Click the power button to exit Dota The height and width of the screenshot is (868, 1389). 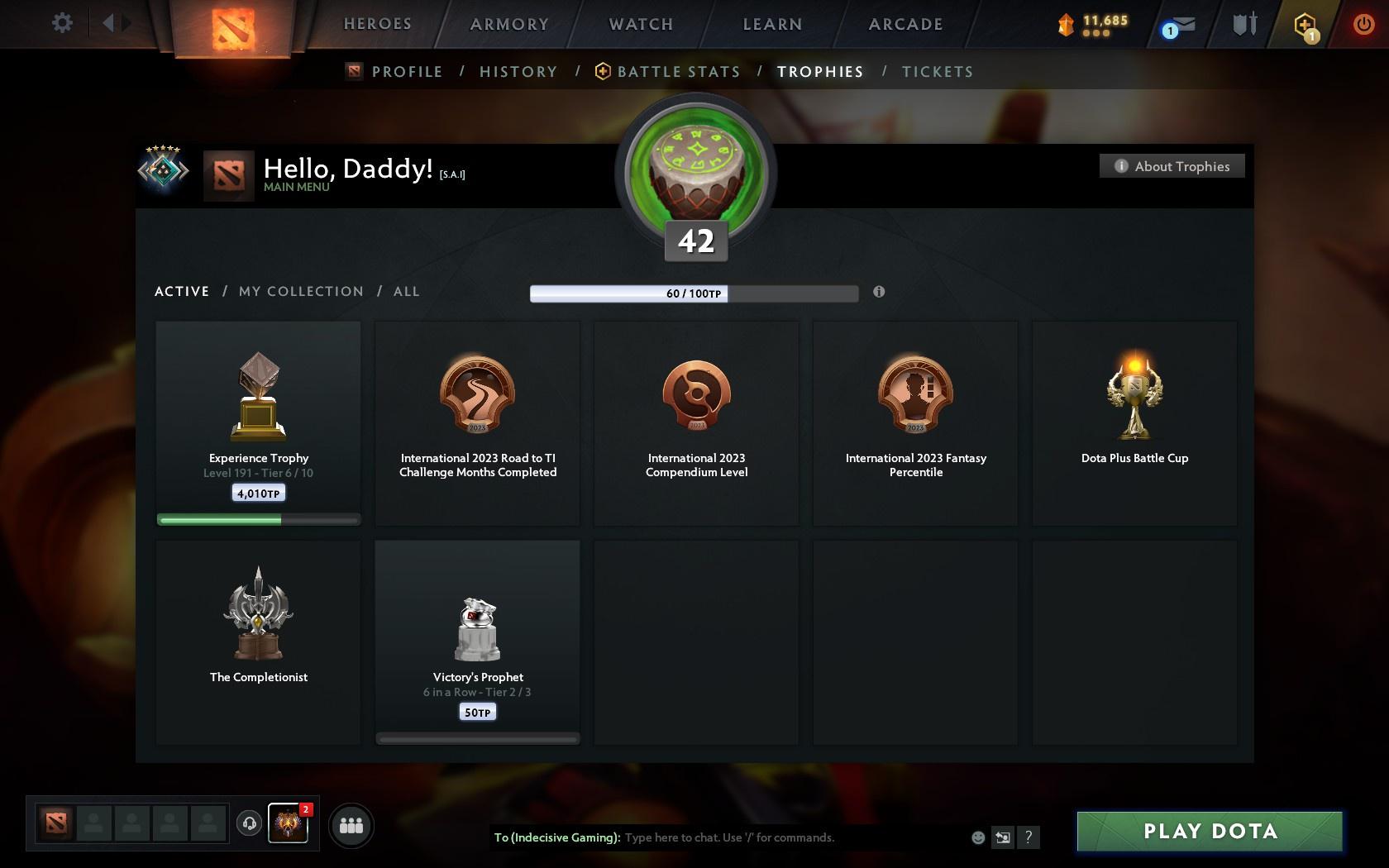click(x=1363, y=23)
